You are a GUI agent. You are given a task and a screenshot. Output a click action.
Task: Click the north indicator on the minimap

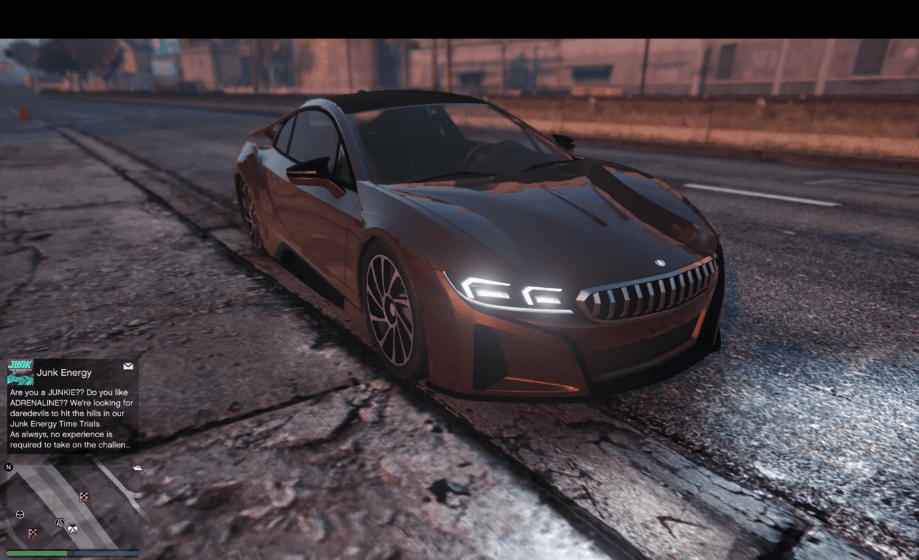(x=9, y=467)
